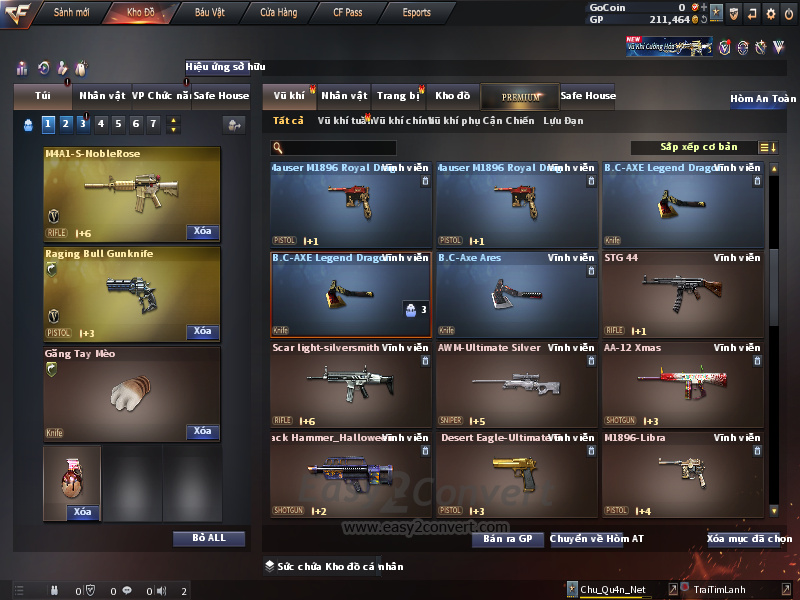Show only Cận Chiến melee weapons
This screenshot has width=800, height=600.
click(508, 121)
